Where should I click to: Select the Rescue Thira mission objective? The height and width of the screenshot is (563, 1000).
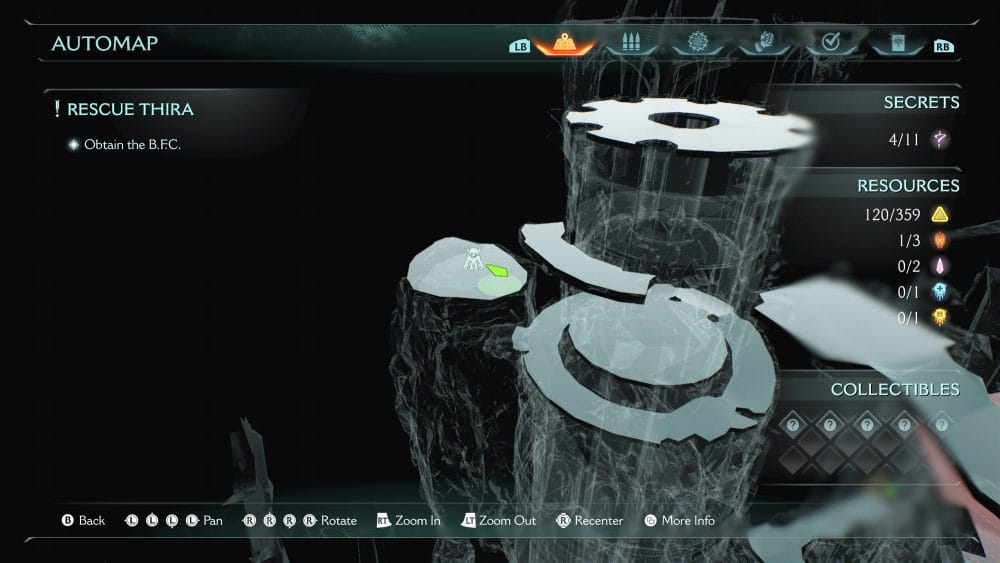point(130,109)
